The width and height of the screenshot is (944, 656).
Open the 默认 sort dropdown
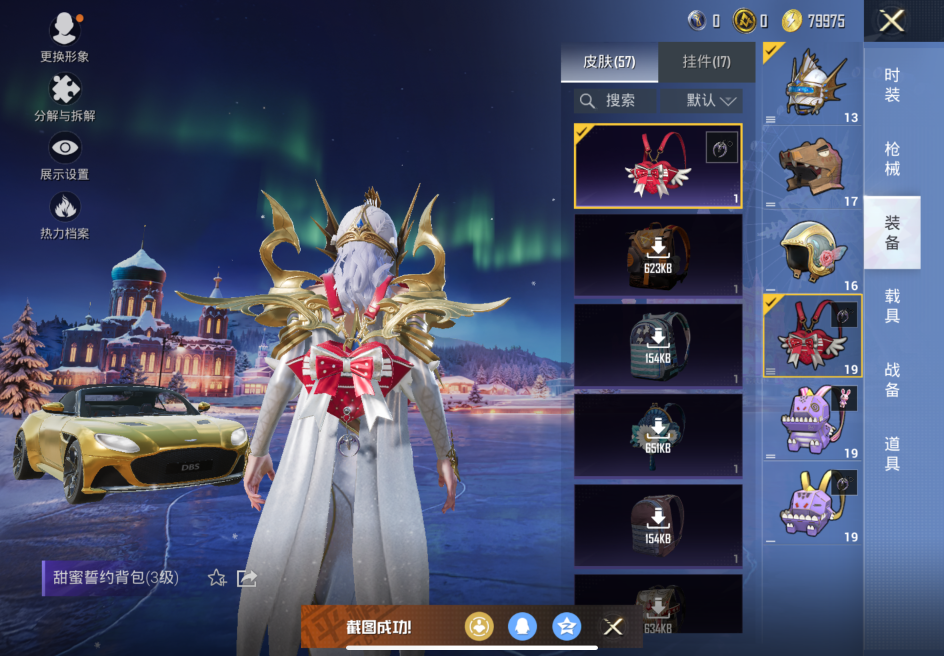(712, 100)
